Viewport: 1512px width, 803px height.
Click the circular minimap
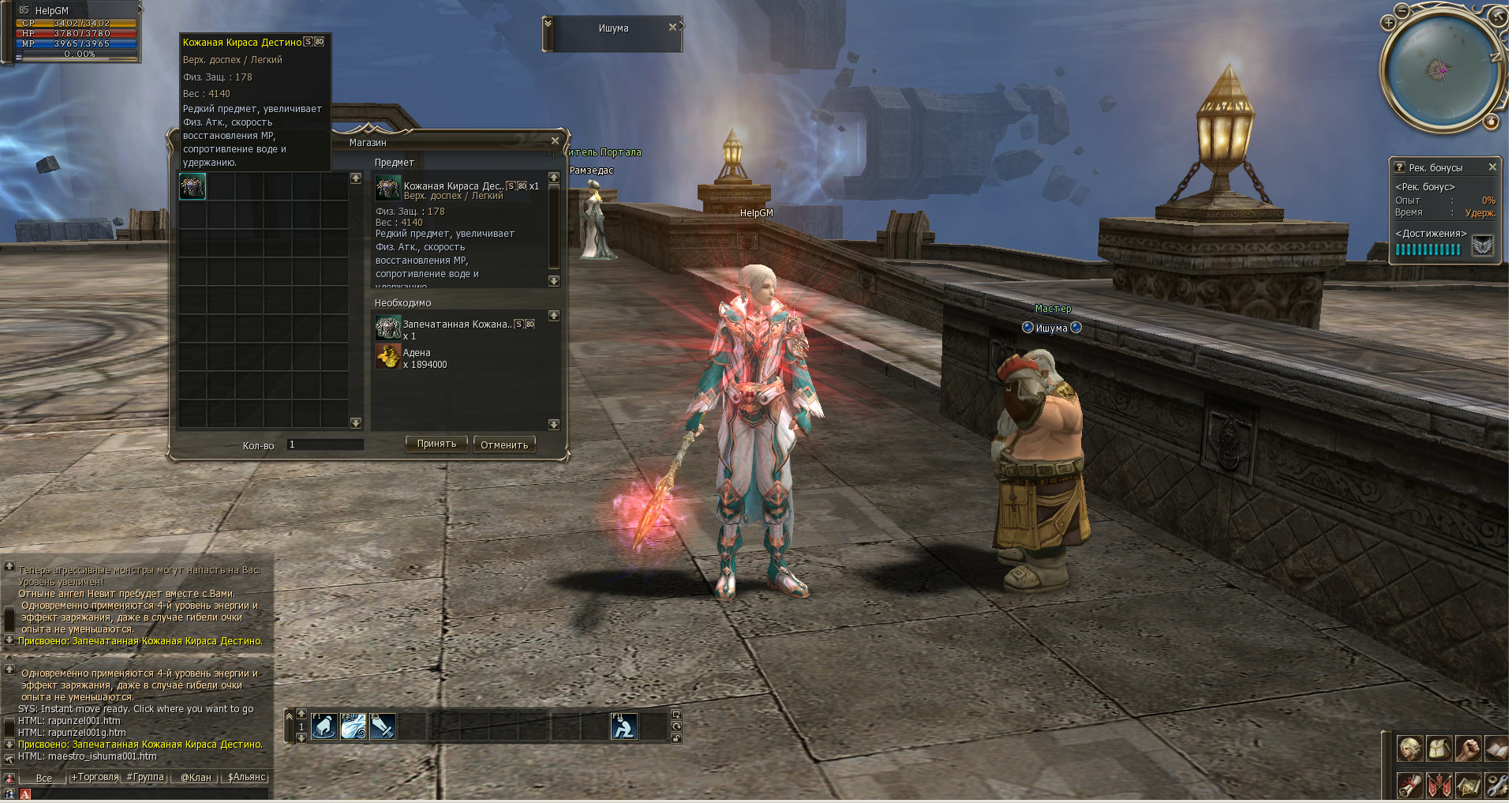pos(1442,70)
